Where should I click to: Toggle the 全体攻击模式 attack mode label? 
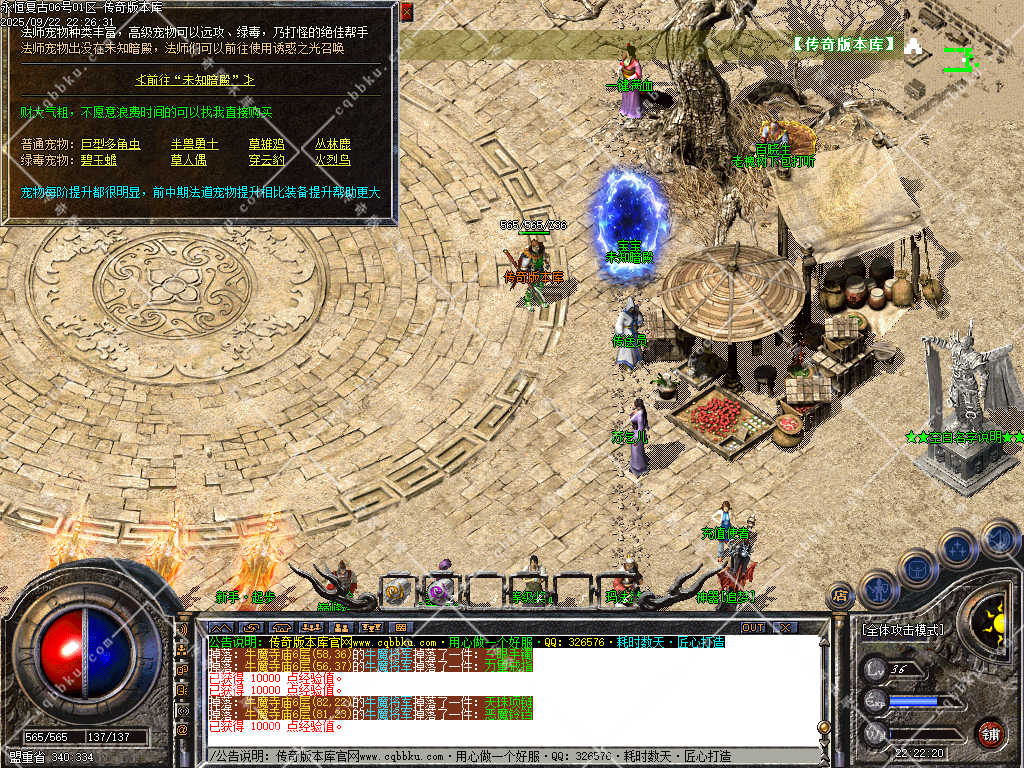[901, 630]
